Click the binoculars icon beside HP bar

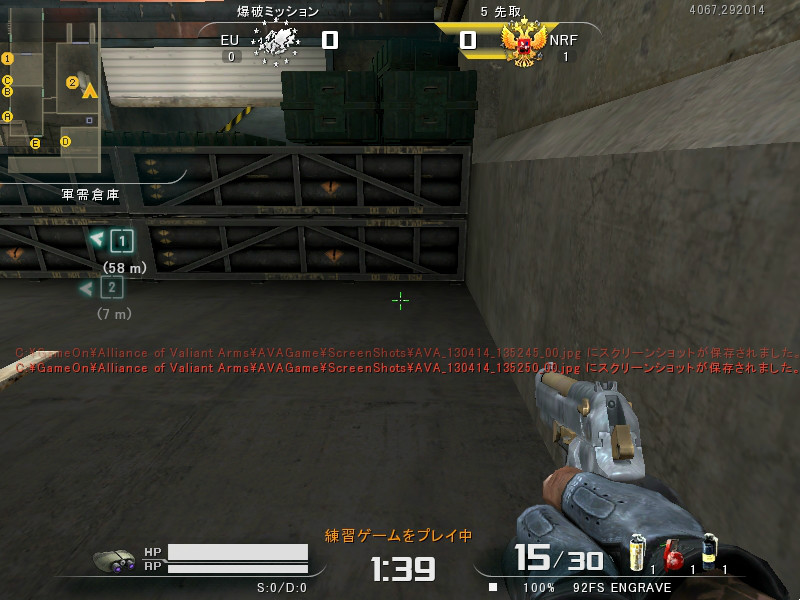click(117, 561)
